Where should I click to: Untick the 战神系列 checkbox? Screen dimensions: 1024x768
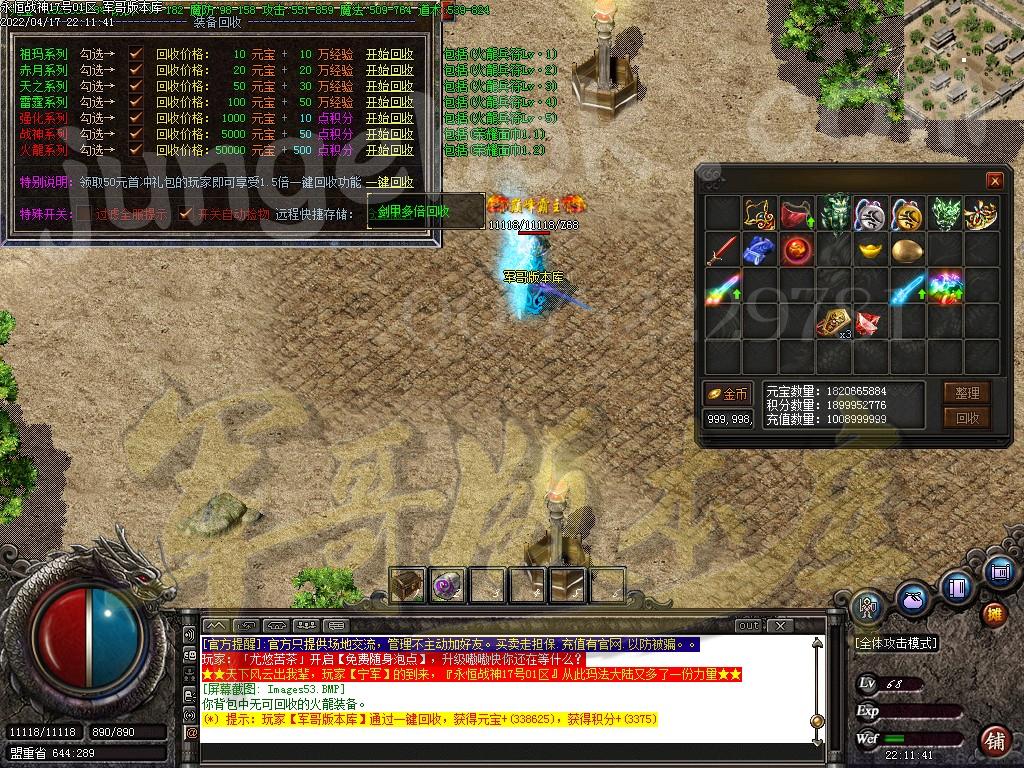(136, 134)
